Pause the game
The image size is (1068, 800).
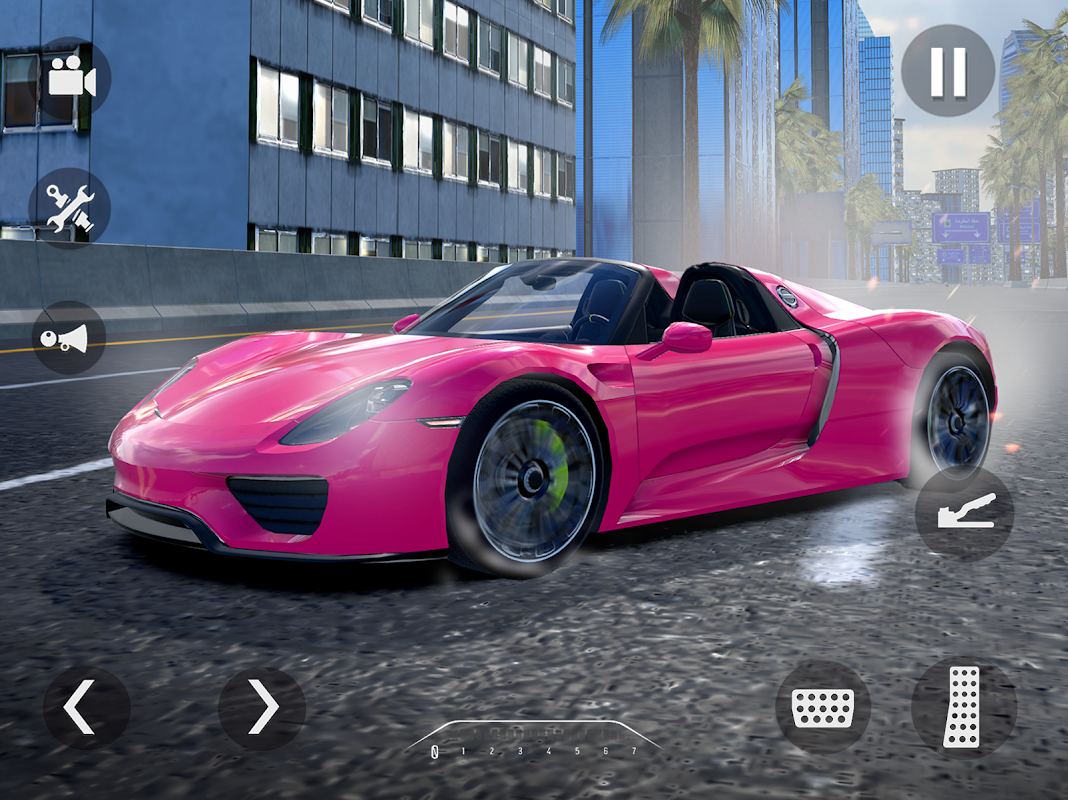(x=947, y=71)
